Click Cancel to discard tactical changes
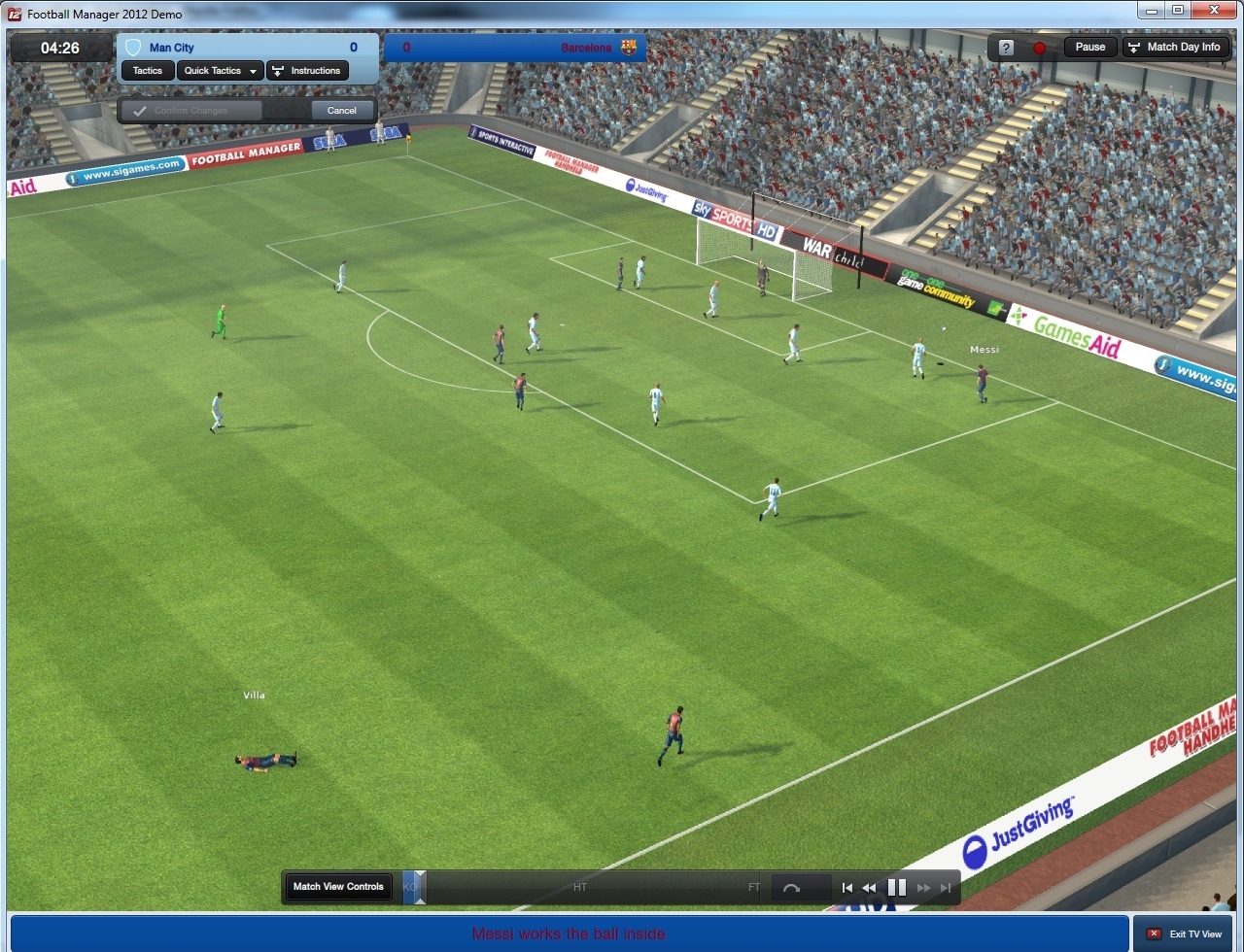1244x952 pixels. [342, 110]
